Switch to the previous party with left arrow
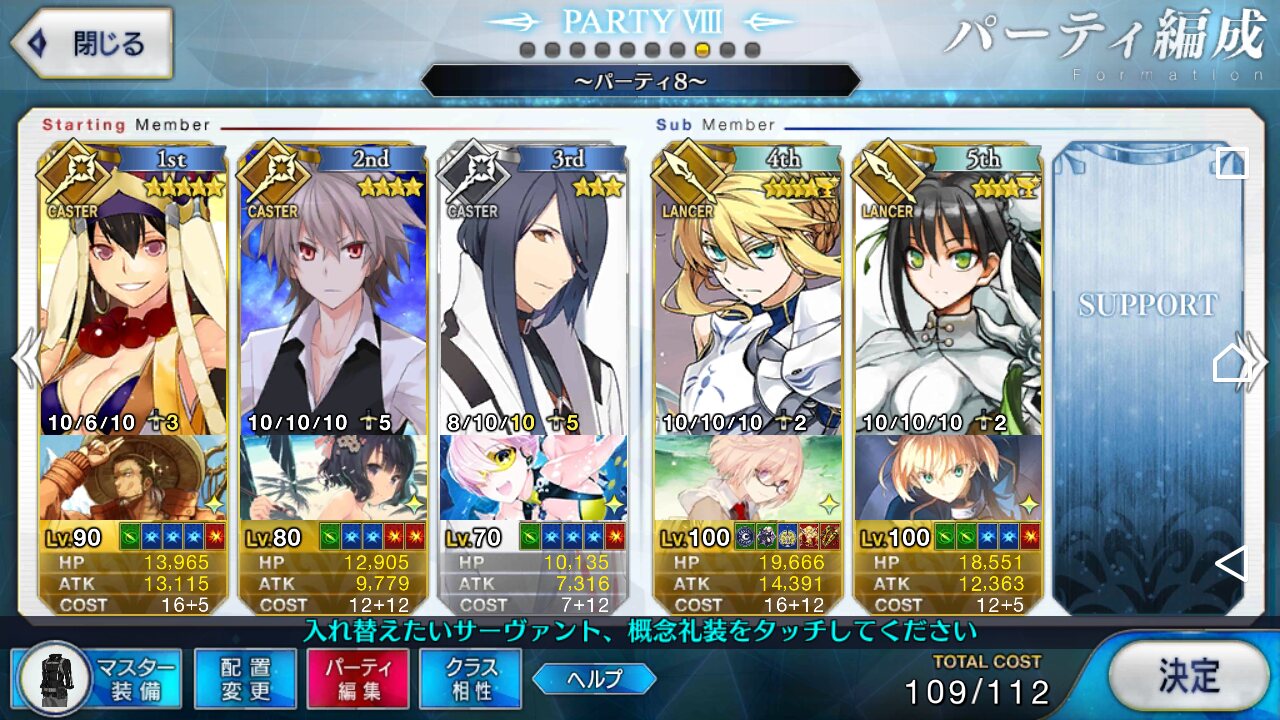This screenshot has height=720, width=1280. point(25,360)
